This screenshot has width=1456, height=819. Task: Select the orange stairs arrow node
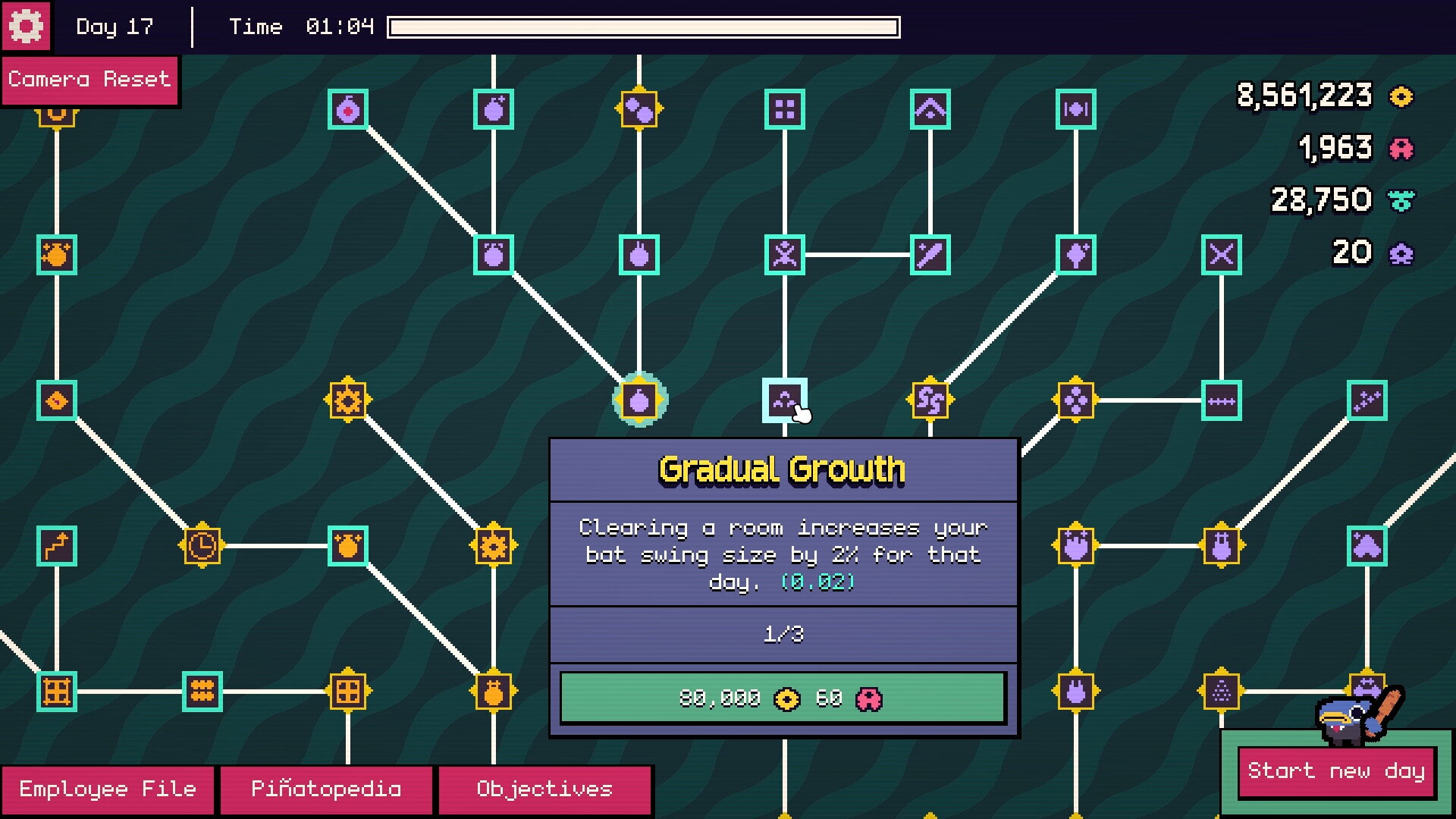(x=57, y=545)
